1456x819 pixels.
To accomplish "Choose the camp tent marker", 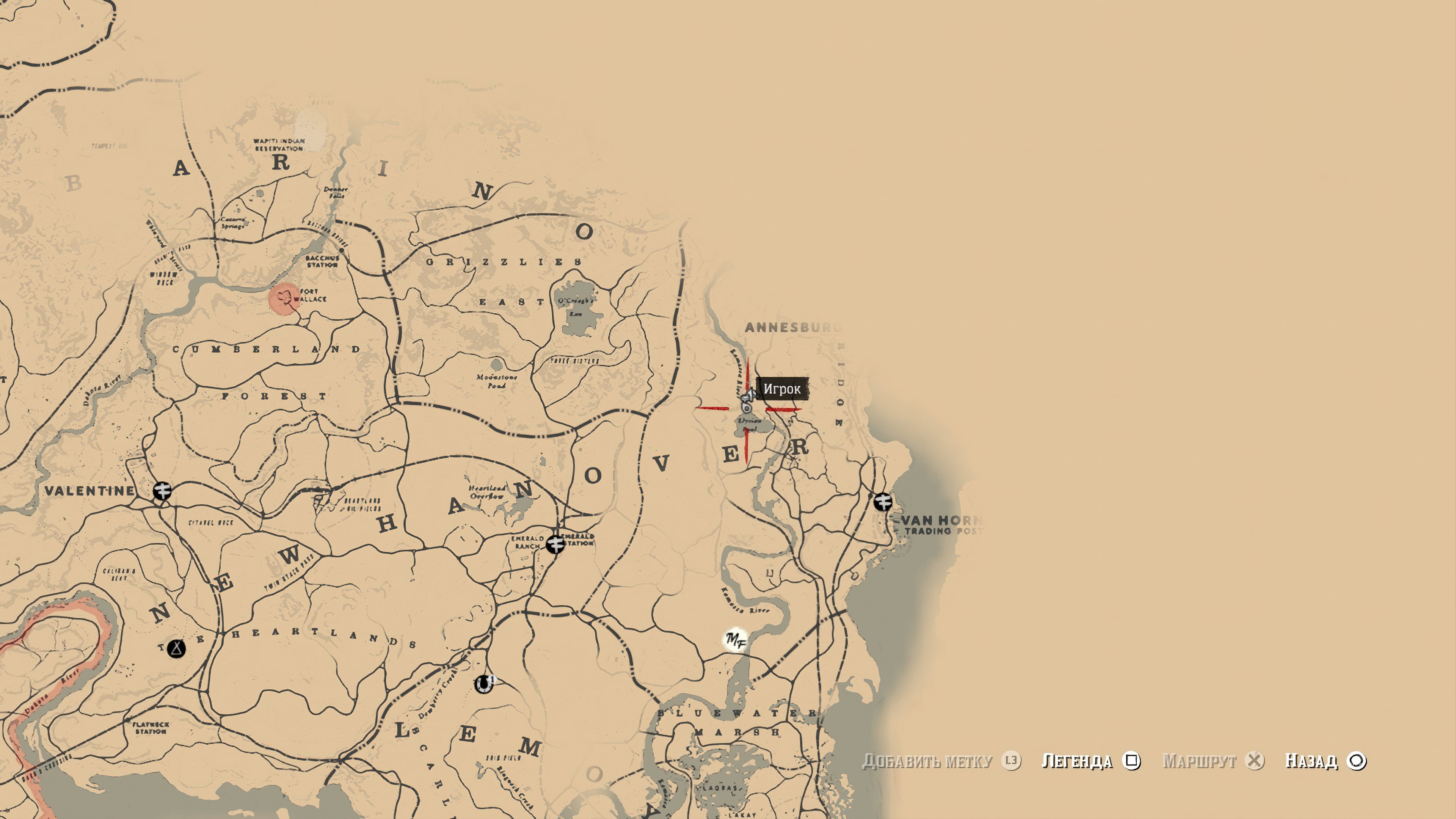I will [x=176, y=648].
